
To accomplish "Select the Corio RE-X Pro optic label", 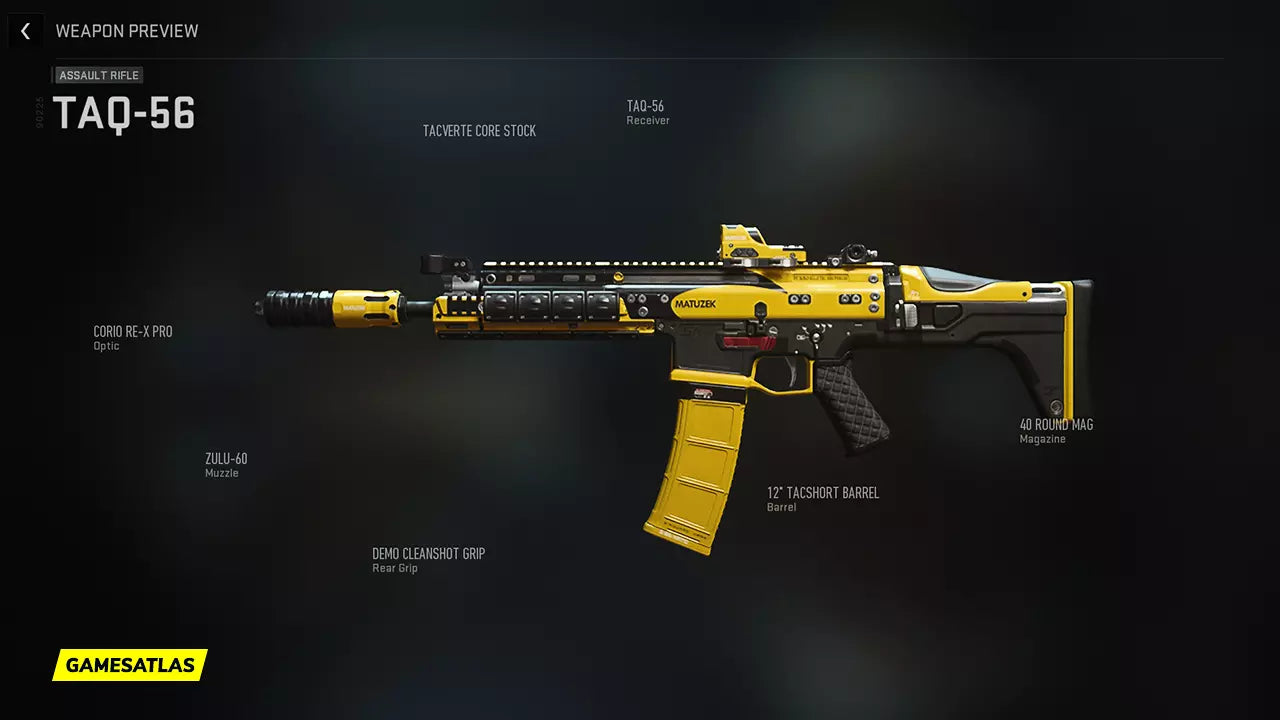I will [x=133, y=336].
